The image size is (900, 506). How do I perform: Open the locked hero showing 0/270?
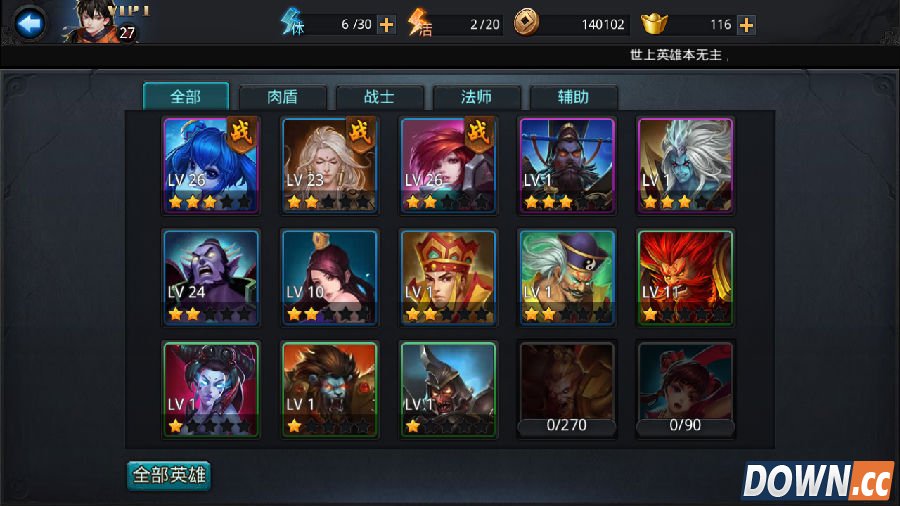point(566,389)
